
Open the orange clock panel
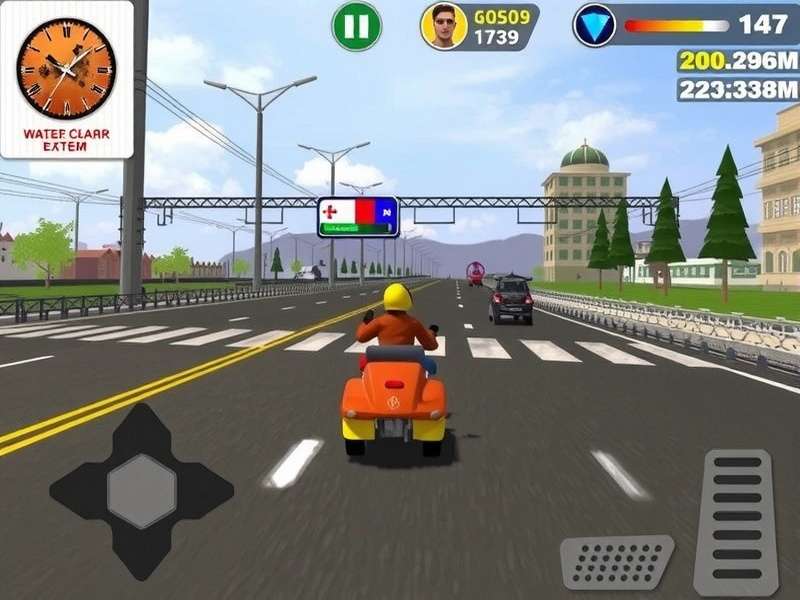pos(67,79)
